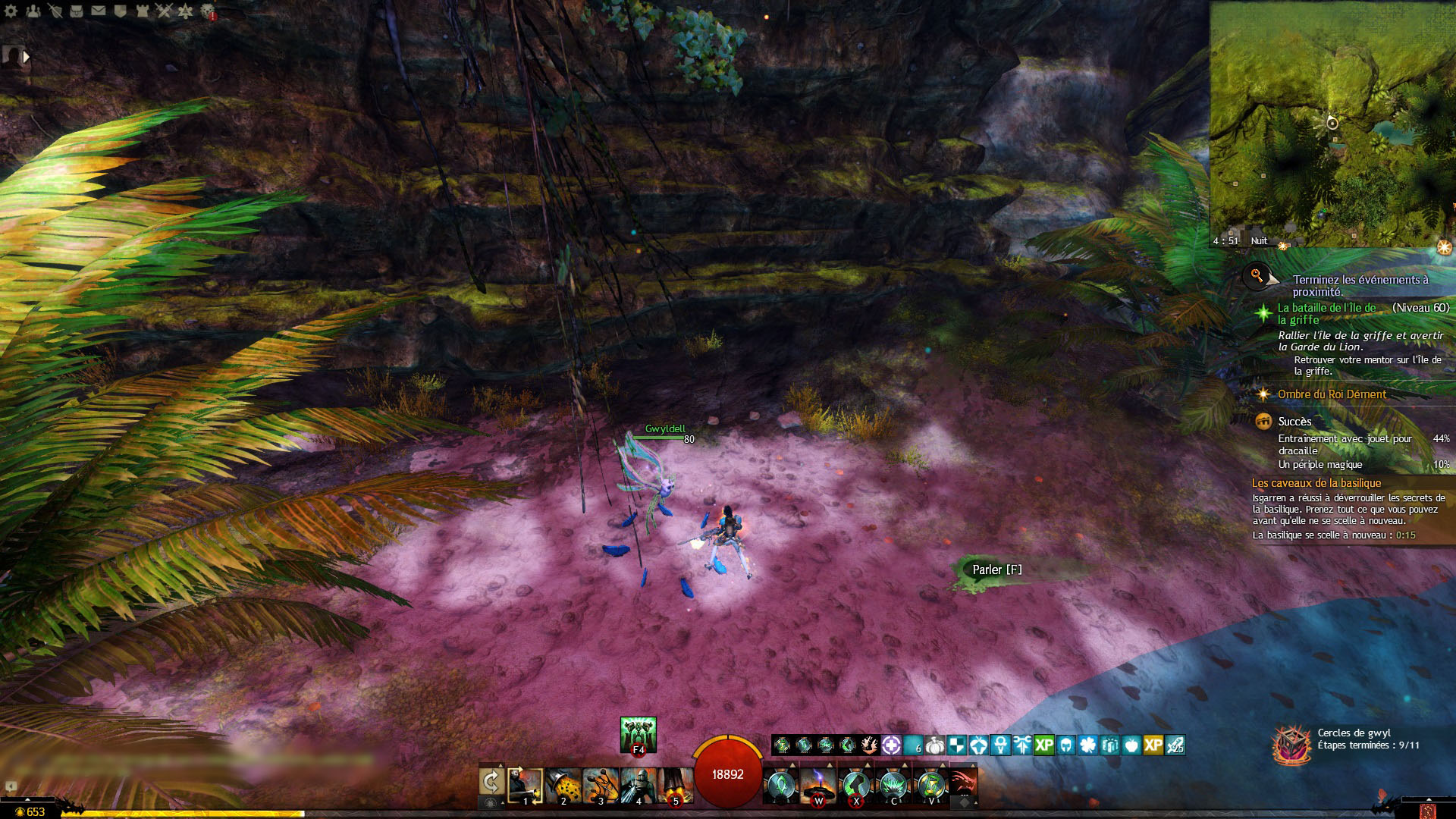Use the F4 green turret toolbelt skill
This screenshot has width=1456, height=819.
click(638, 734)
